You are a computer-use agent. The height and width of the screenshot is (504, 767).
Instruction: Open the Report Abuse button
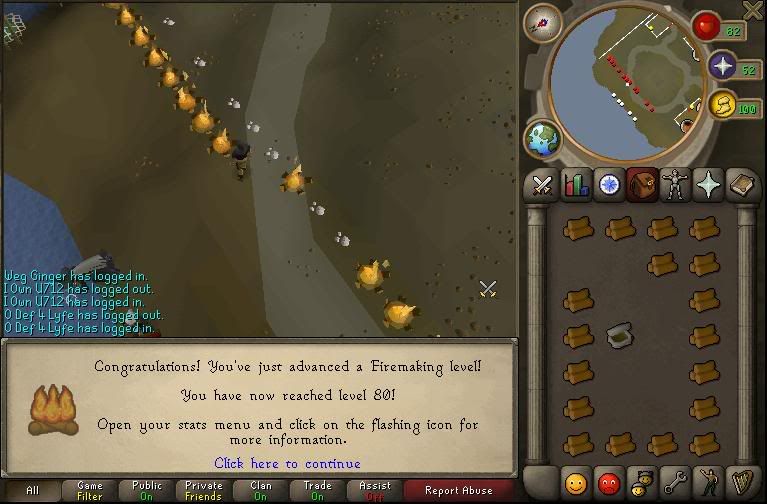(x=458, y=490)
